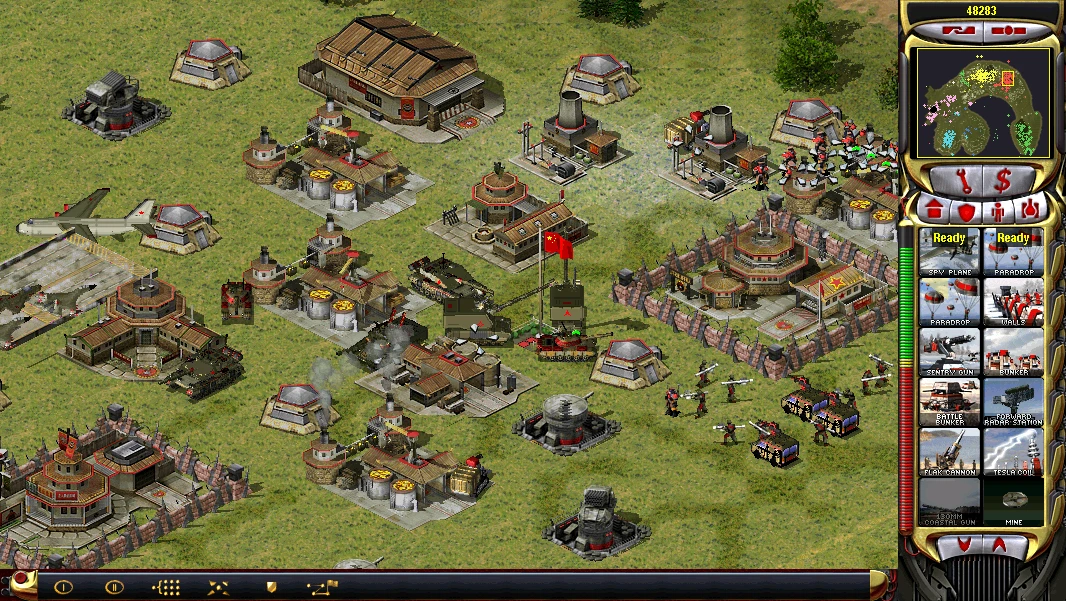1066x601 pixels.
Task: Switch to the structures build tab
Action: 935,211
